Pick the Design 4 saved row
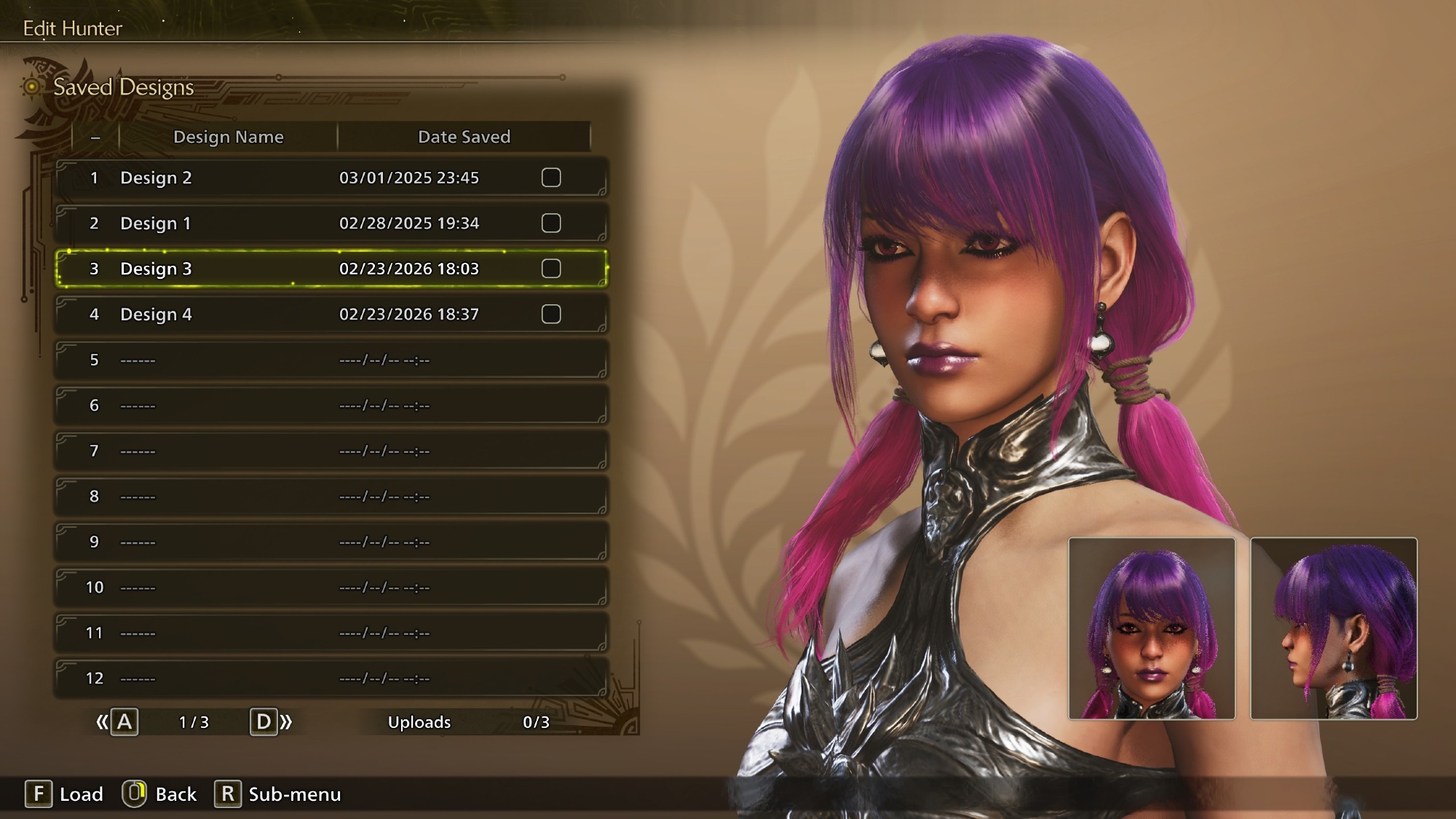 pos(291,314)
